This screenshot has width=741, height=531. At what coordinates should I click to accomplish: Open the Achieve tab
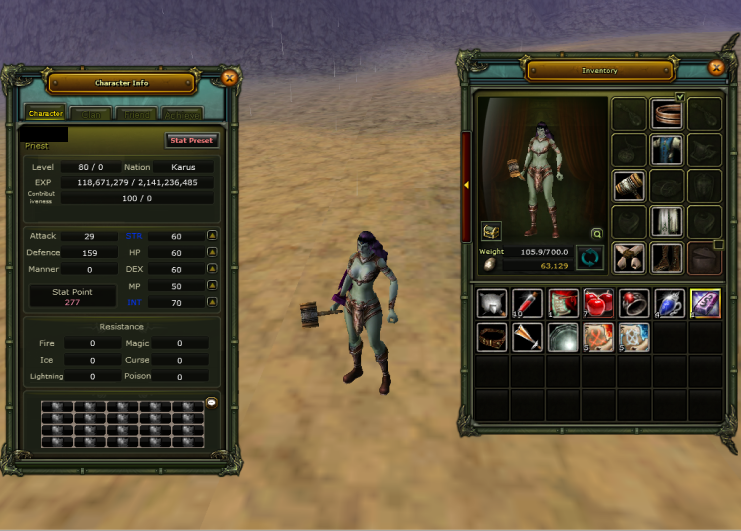click(181, 114)
